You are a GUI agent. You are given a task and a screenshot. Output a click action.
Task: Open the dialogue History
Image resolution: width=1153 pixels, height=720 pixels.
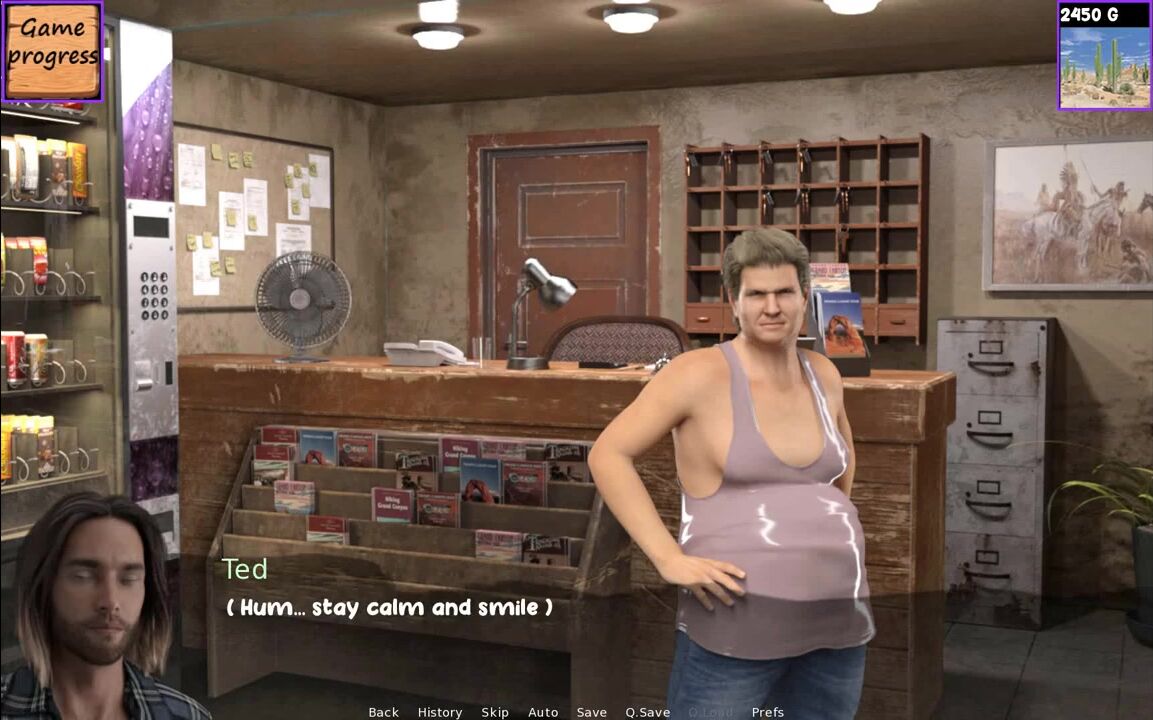[x=440, y=712]
